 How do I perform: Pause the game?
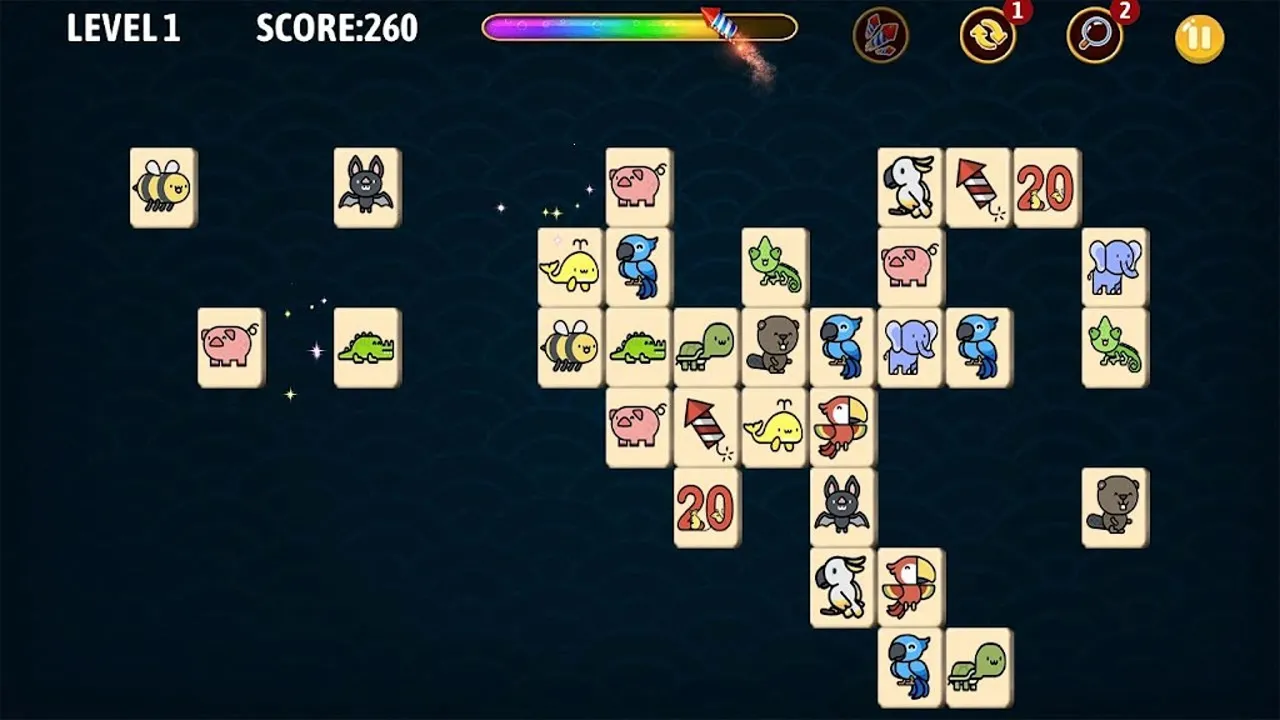point(1198,37)
